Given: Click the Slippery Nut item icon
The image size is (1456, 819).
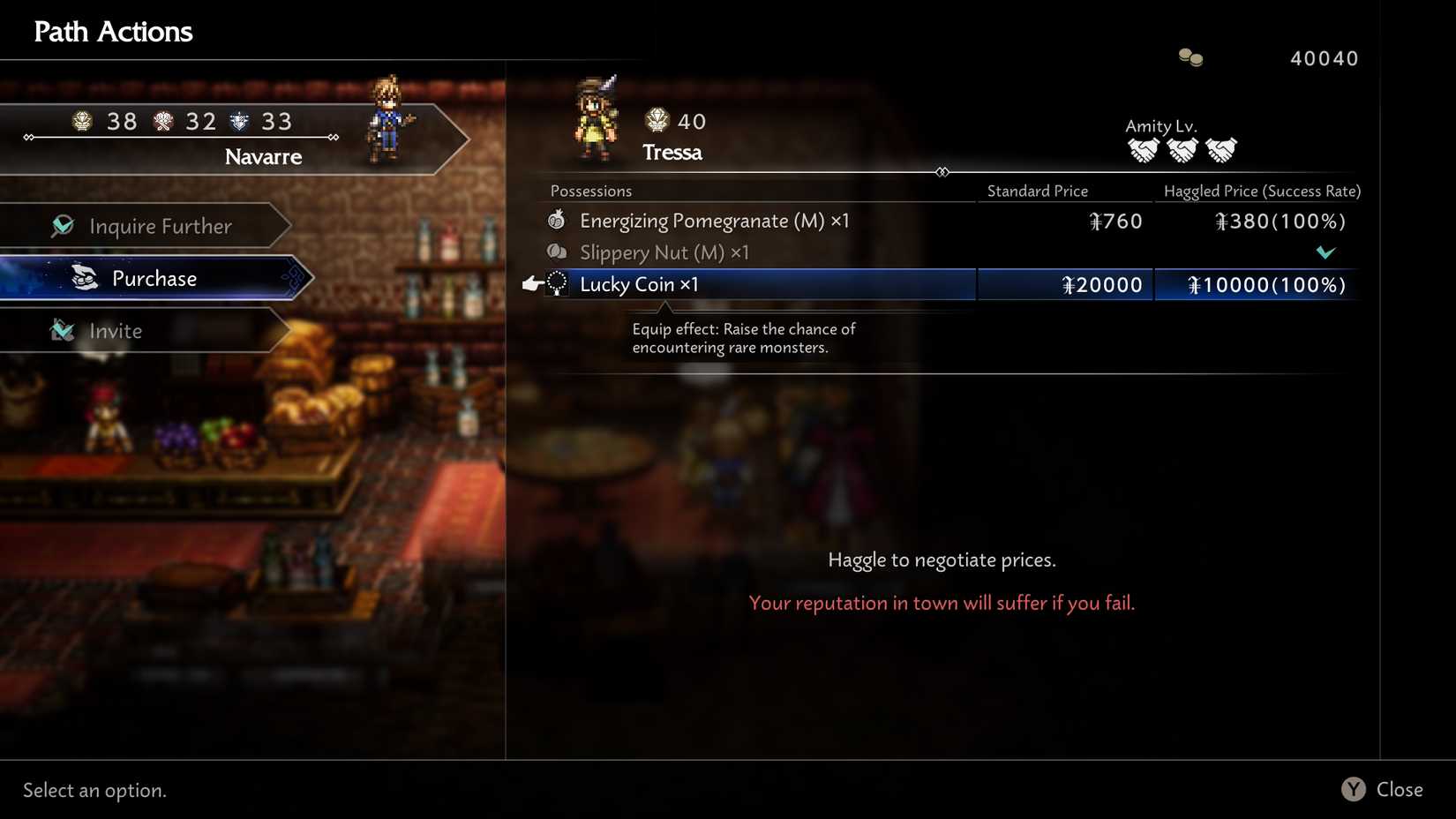Looking at the screenshot, I should [x=557, y=252].
